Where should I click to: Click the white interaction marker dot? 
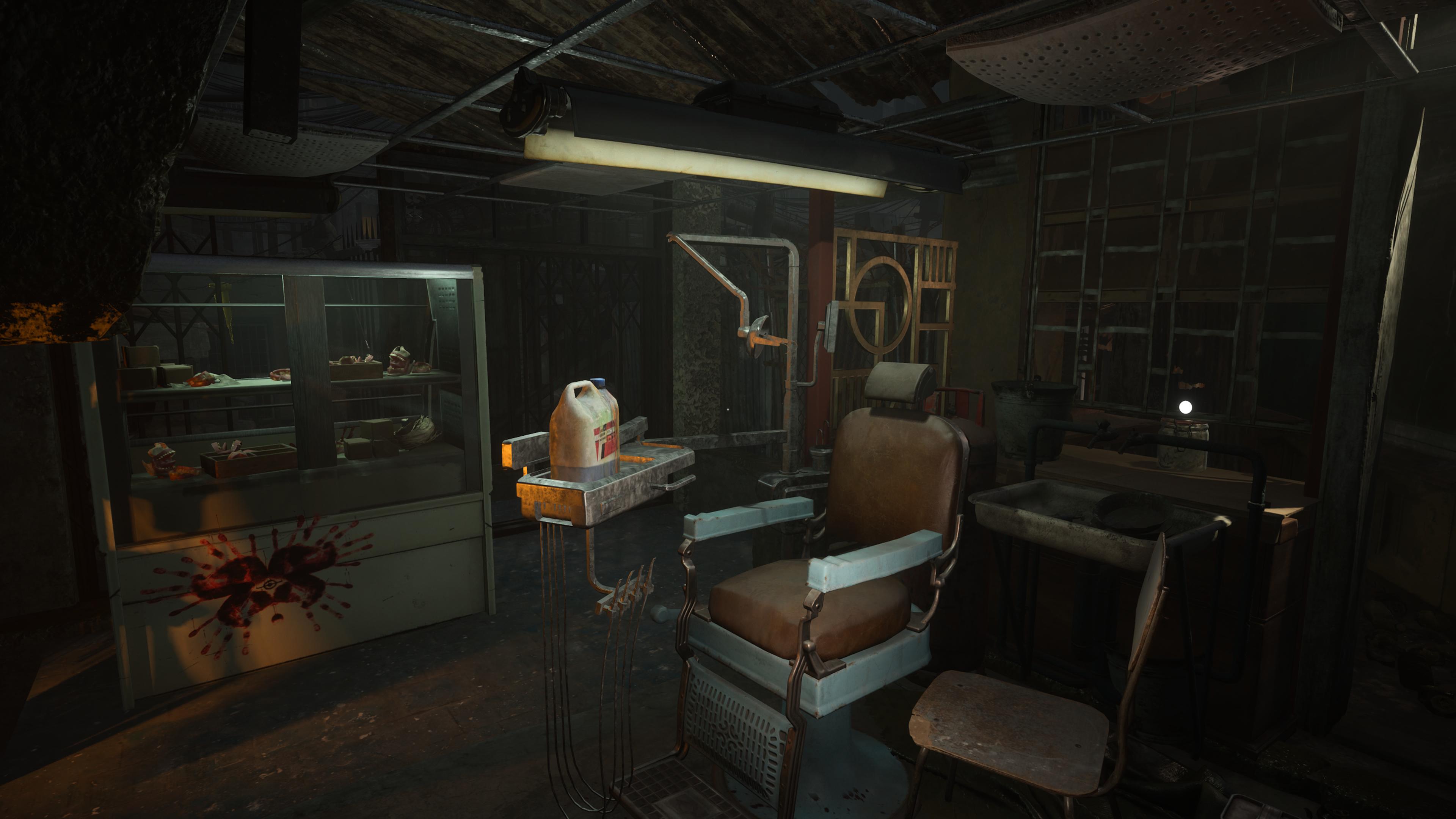[1185, 407]
